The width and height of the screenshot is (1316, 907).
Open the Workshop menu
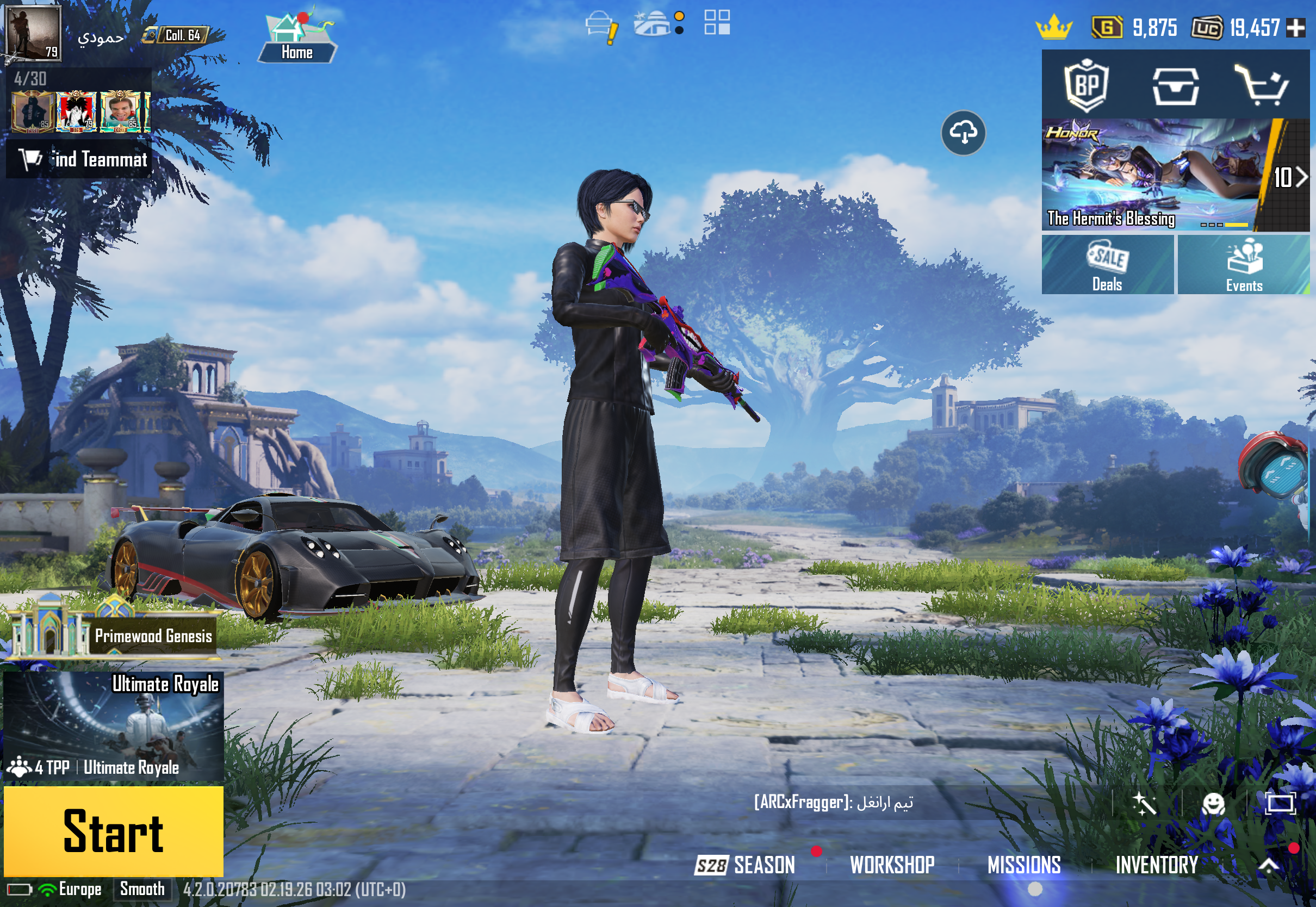tap(891, 865)
